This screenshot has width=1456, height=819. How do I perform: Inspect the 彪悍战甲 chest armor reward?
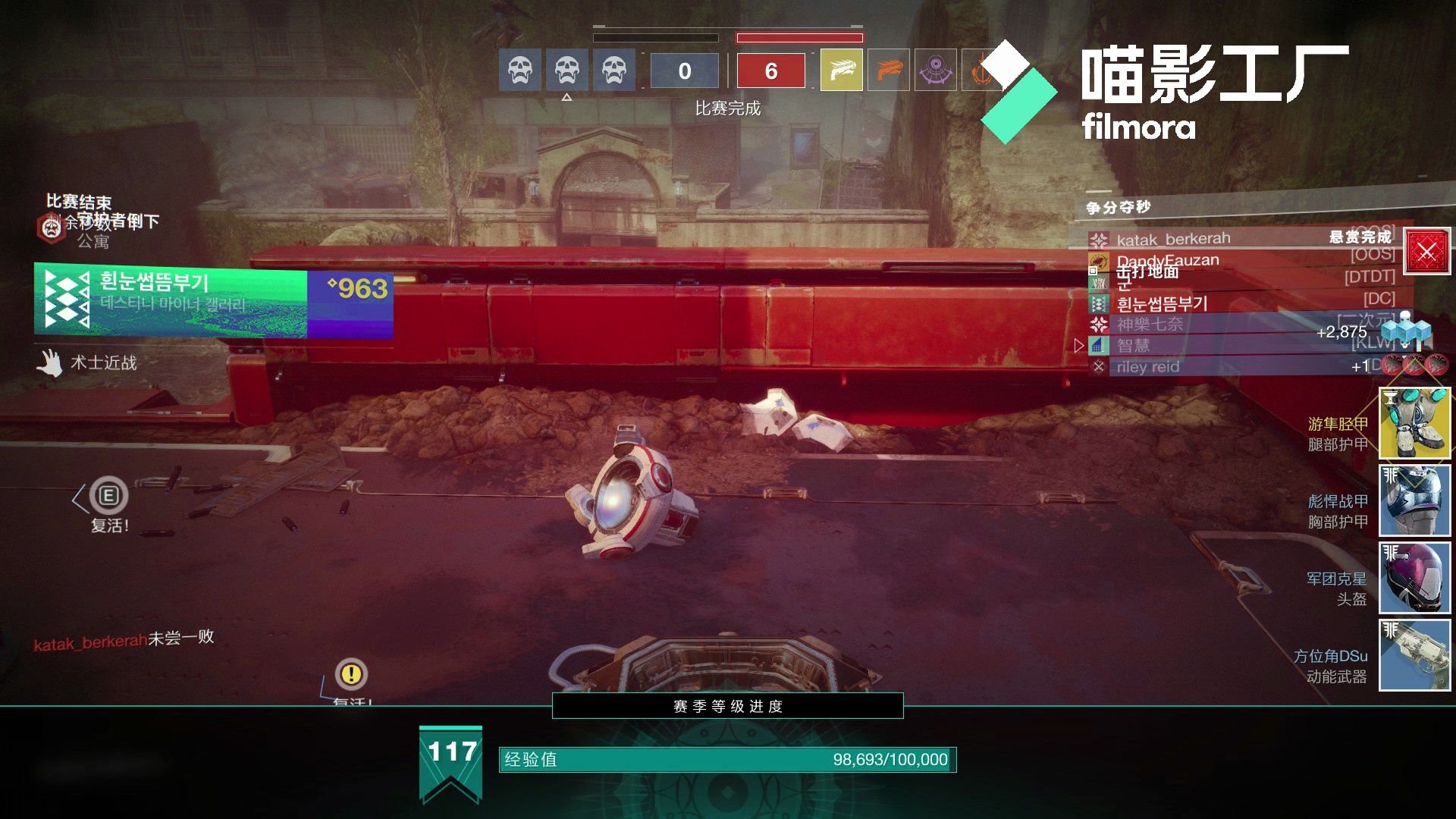tap(1414, 500)
